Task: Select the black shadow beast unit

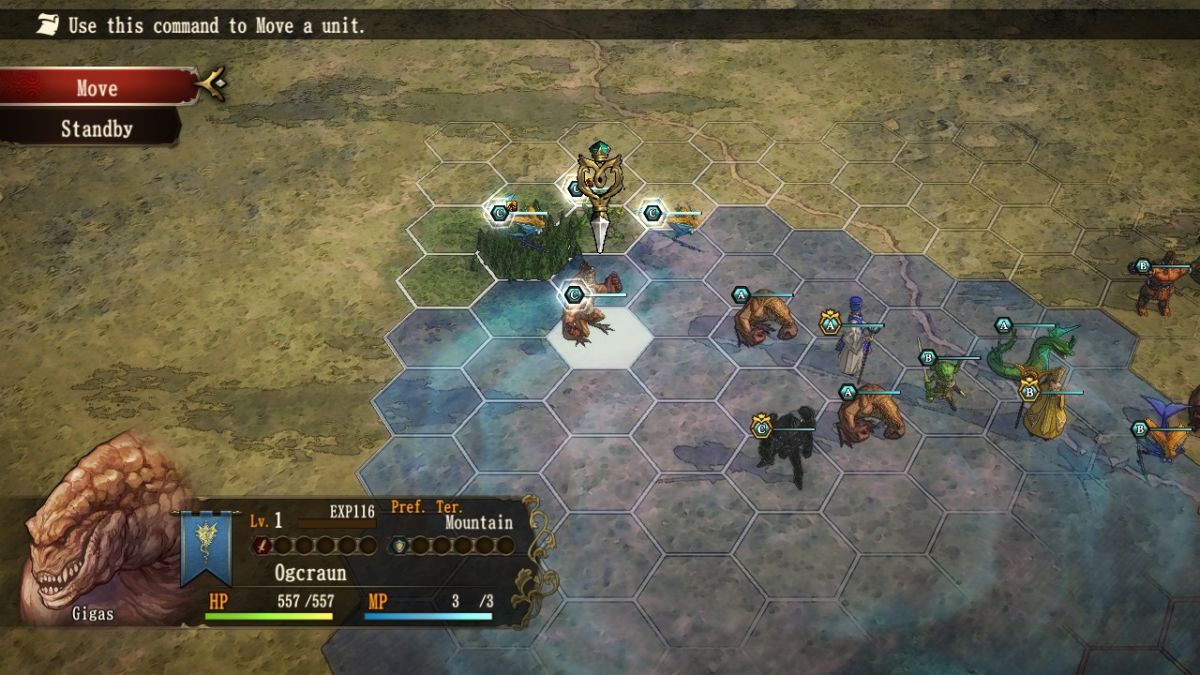Action: click(787, 443)
